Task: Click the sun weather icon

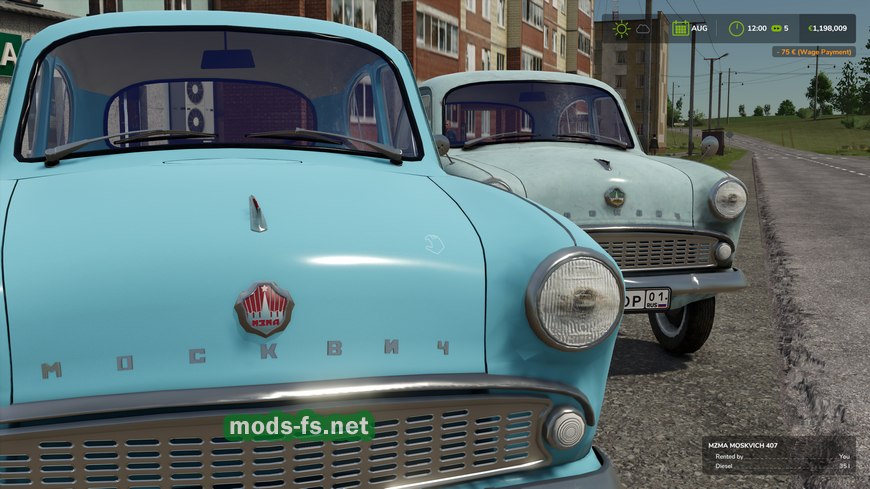Action: coord(621,29)
